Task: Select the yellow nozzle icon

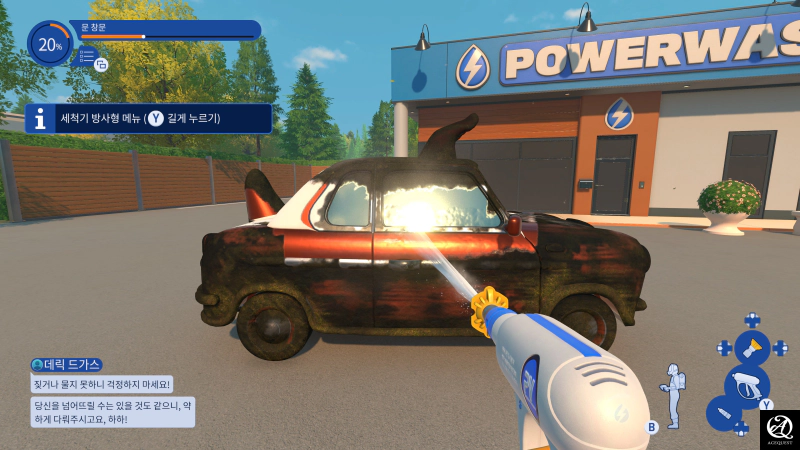Action: (x=752, y=348)
